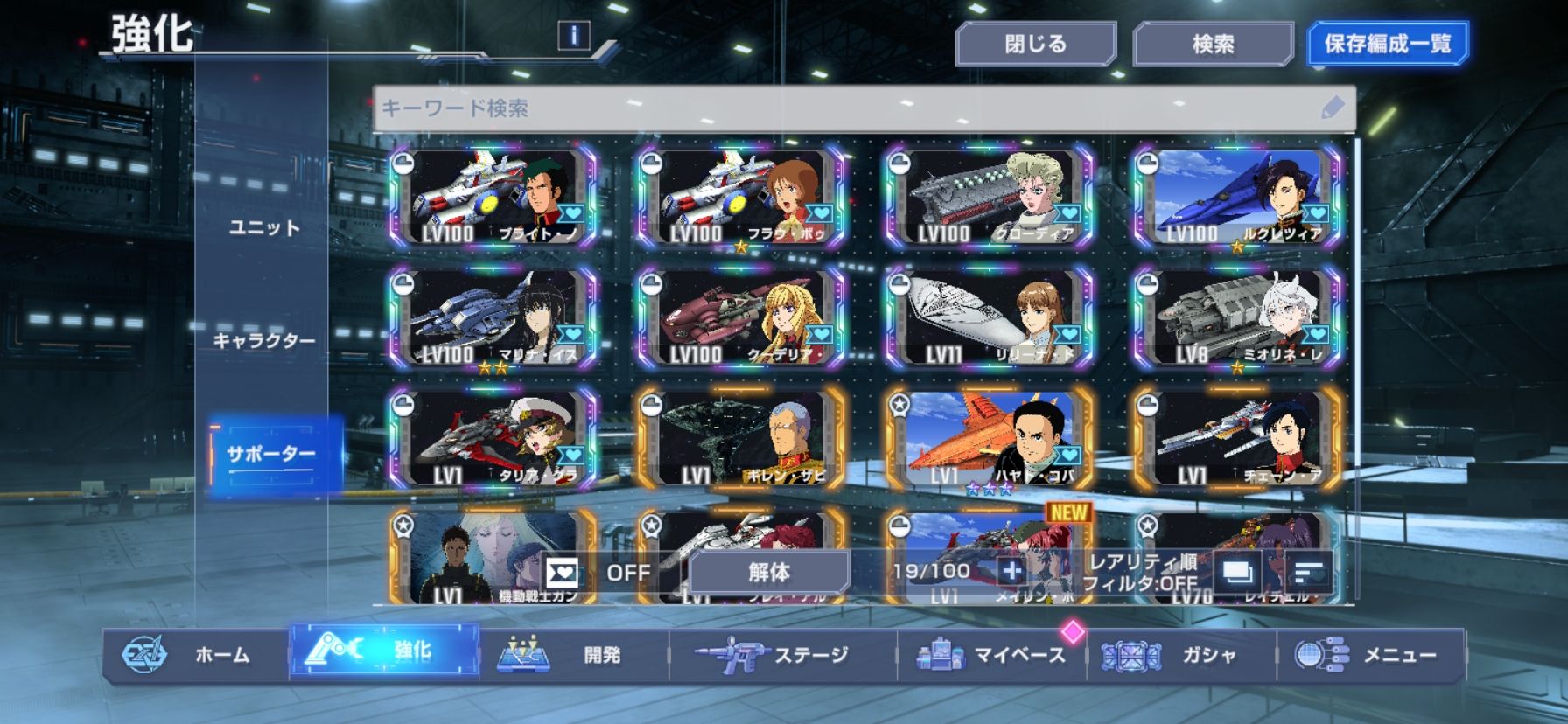
Task: Switch to the ユニット tab
Action: coord(264,228)
